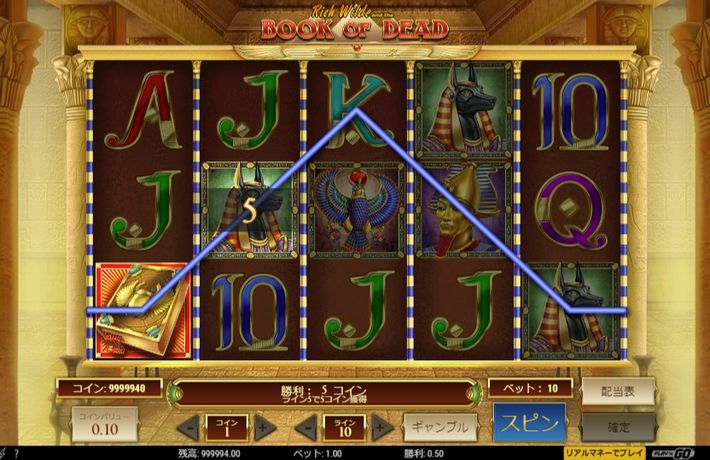Decrease the コイン count with minus arrow
Image resolution: width=710 pixels, height=460 pixels.
click(x=187, y=428)
